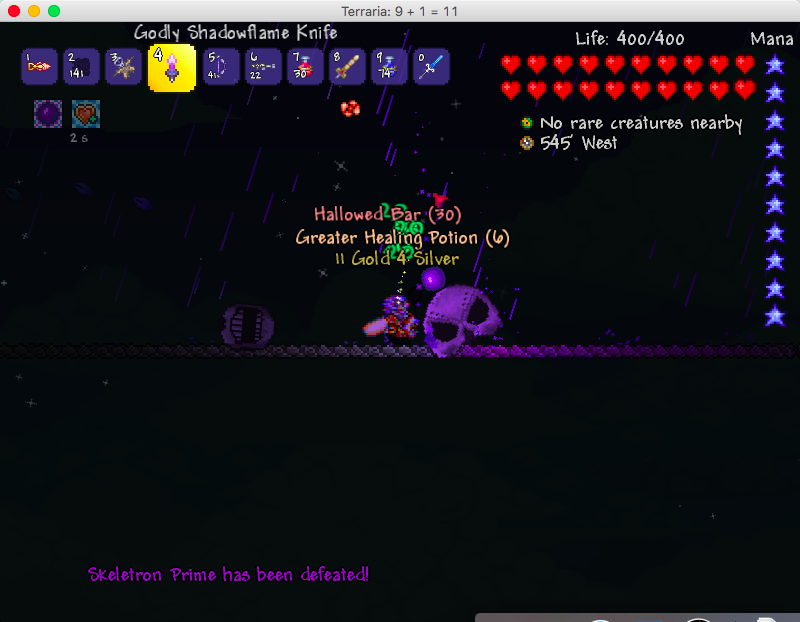Choose the blue mana potion in slot 9
Screen dimensions: 800x622
coord(389,67)
